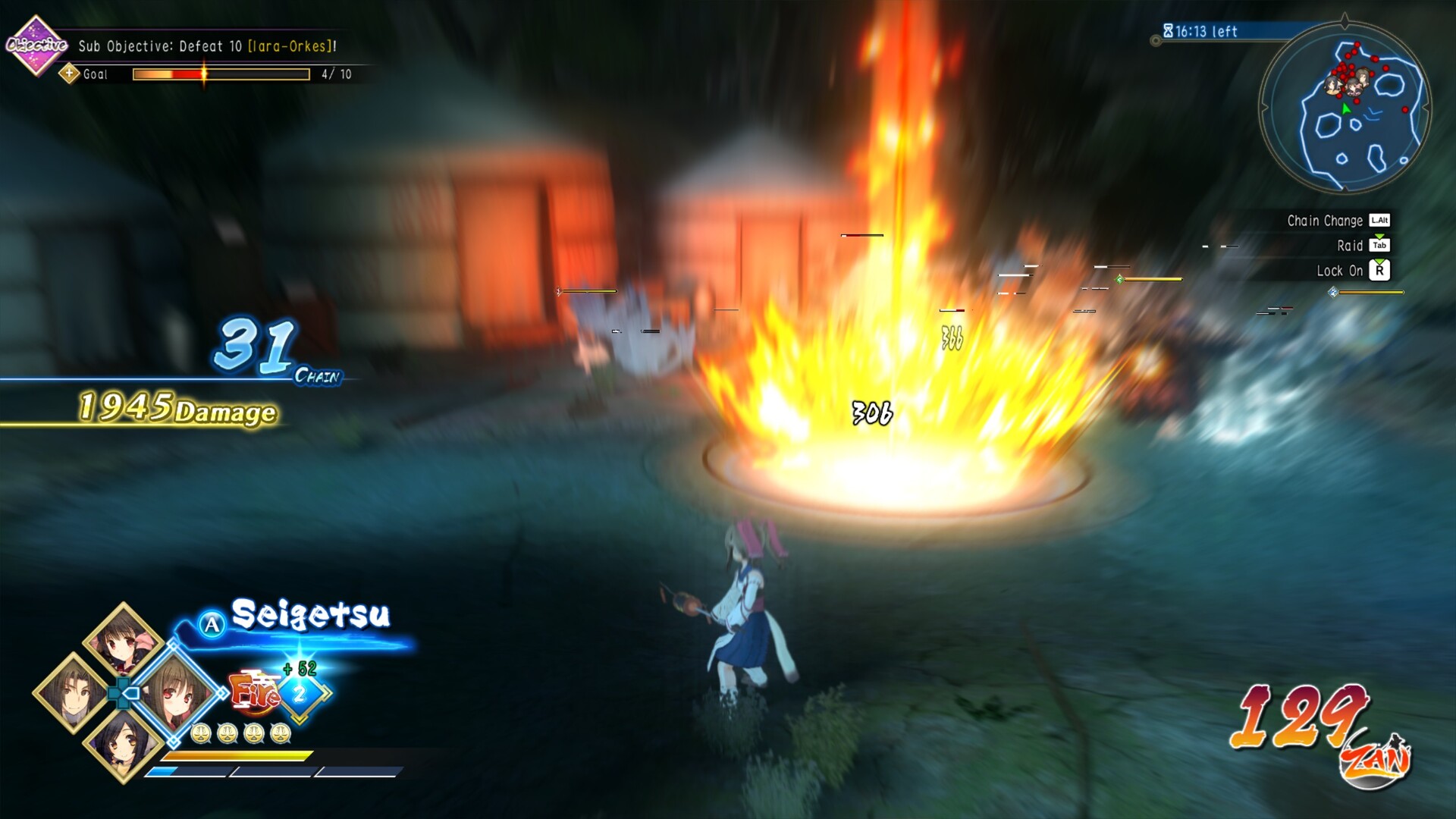1456x819 pixels.
Task: Click the purple Objective diamond icon
Action: (35, 45)
